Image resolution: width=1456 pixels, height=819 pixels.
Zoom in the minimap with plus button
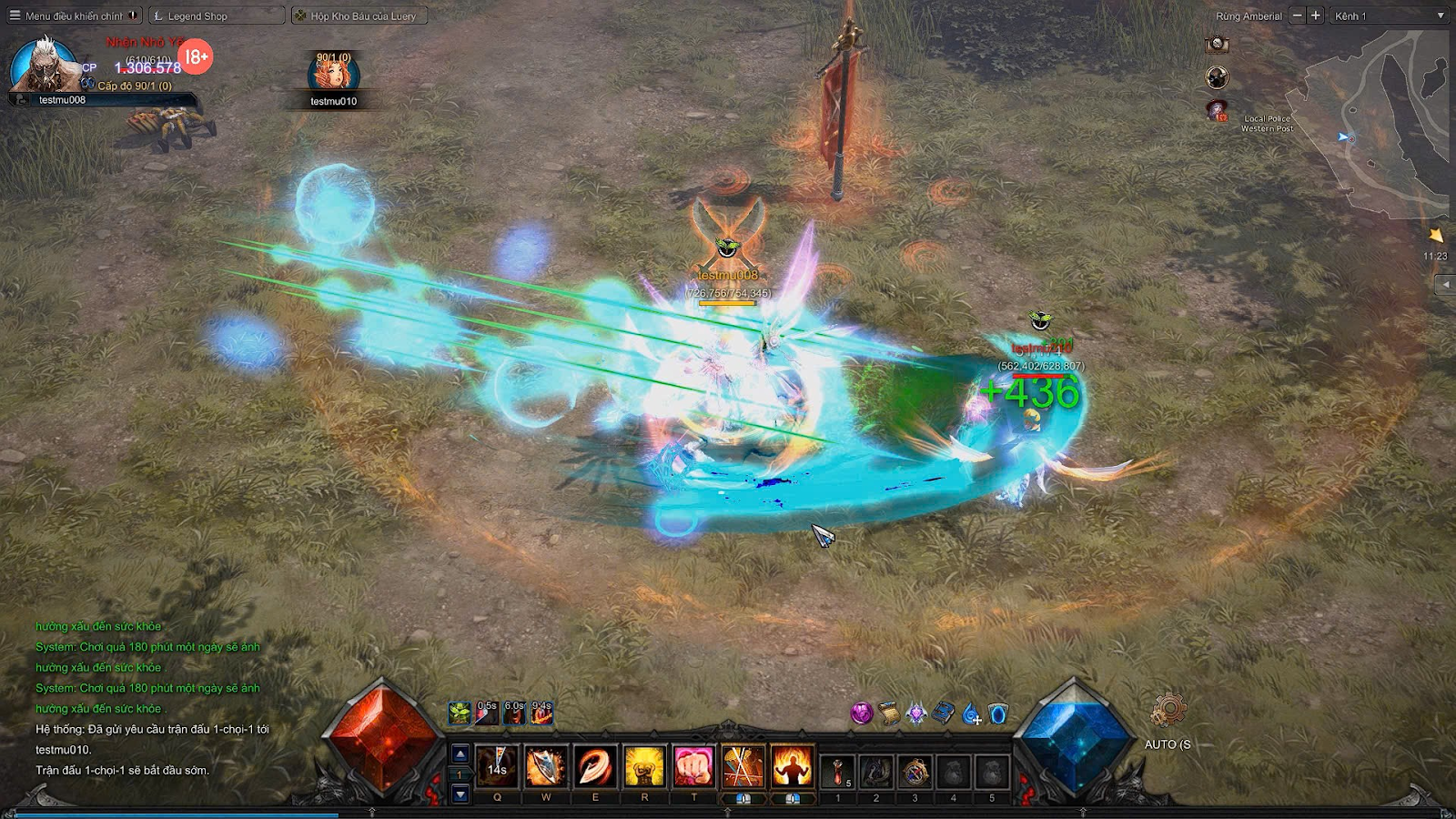coord(1315,15)
